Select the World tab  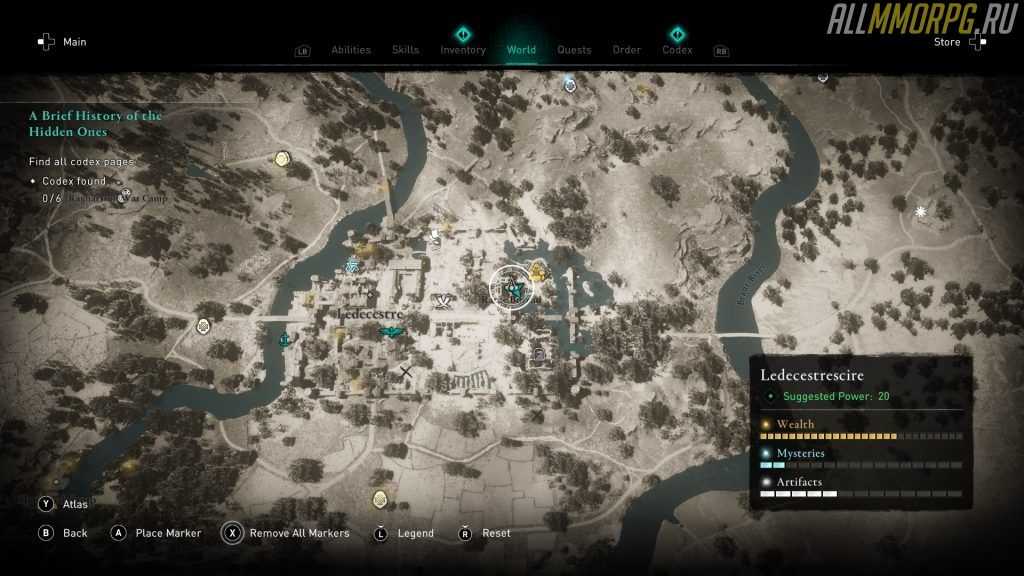[x=521, y=50]
